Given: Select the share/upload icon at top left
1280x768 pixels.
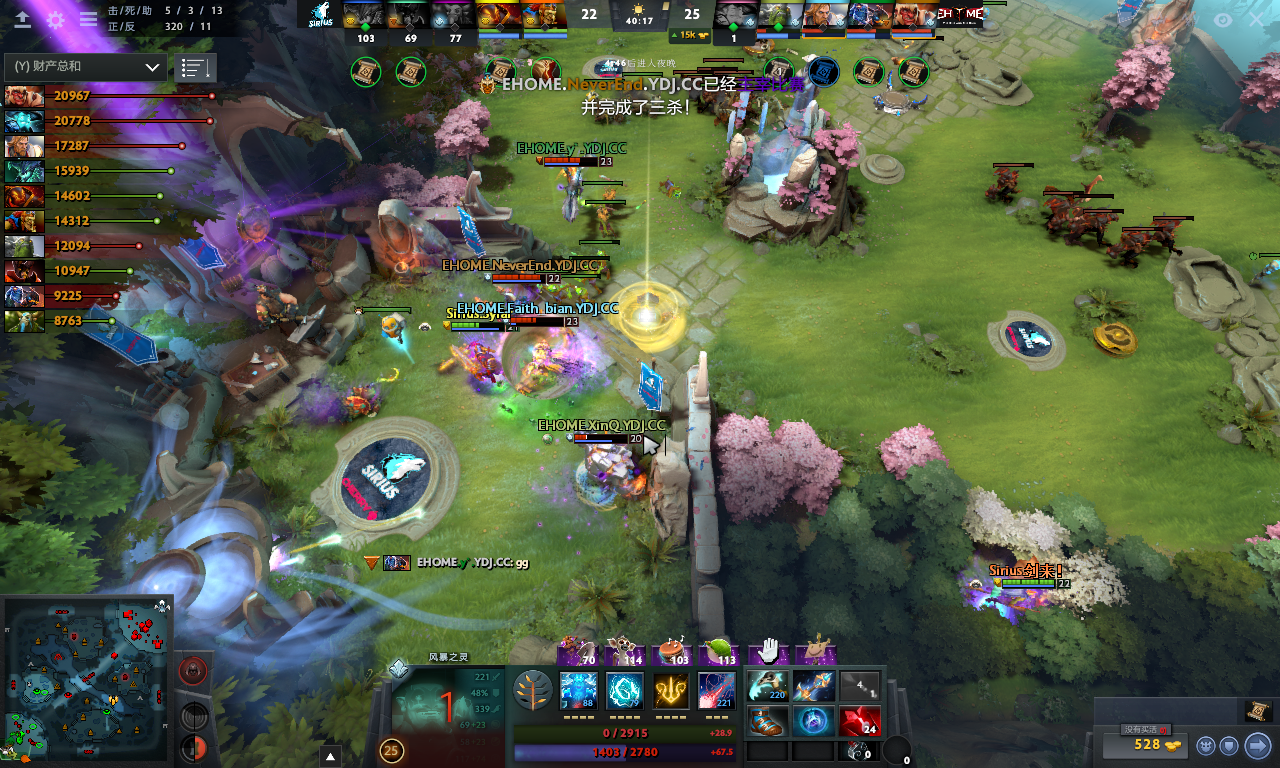Looking at the screenshot, I should click(22, 18).
